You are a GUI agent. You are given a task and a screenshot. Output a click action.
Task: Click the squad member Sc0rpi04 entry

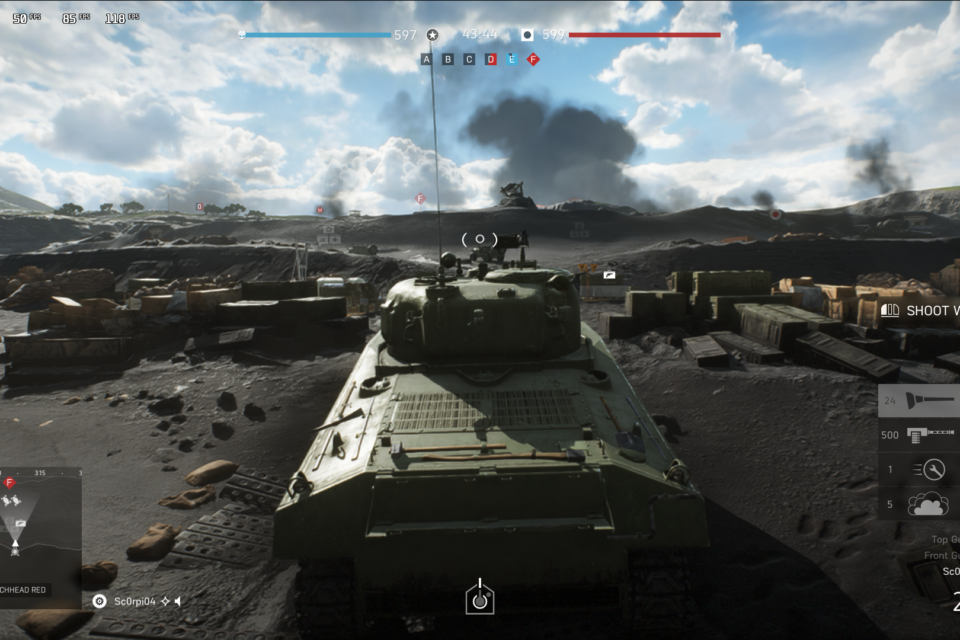(135, 601)
